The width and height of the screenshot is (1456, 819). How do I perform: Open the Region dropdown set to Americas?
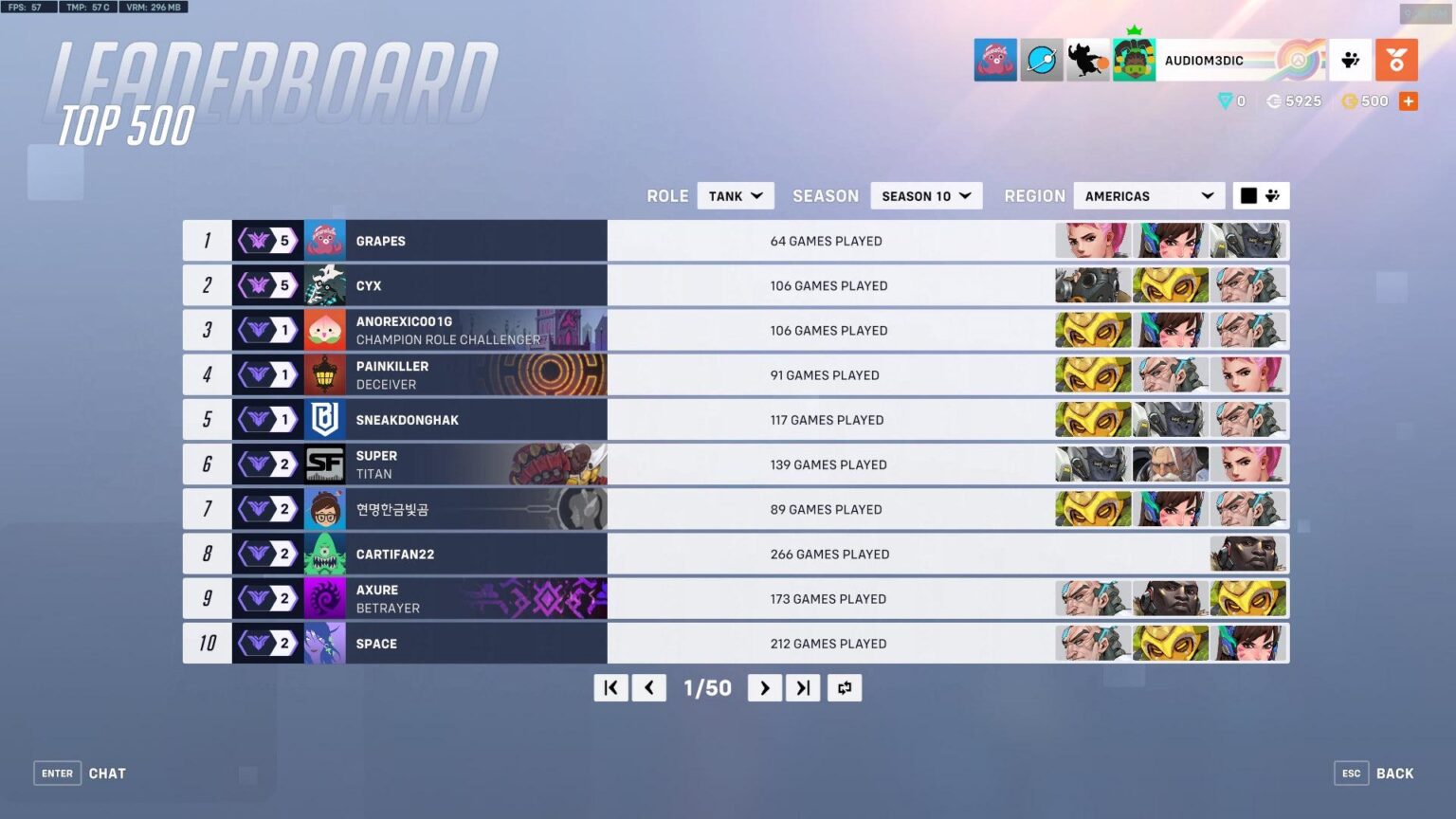(x=1148, y=195)
